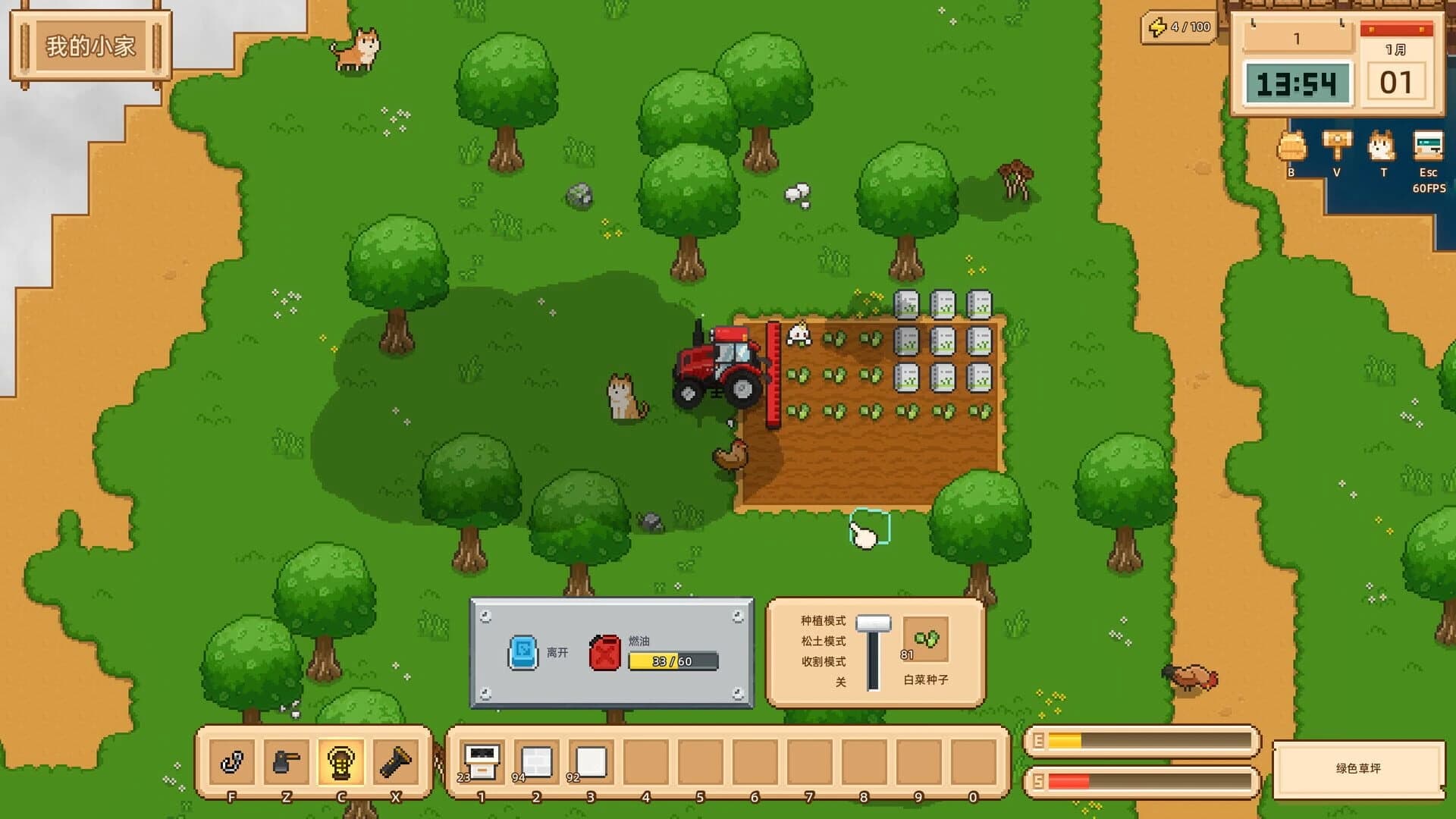Click the 绿色草坪 label panel

1357,767
